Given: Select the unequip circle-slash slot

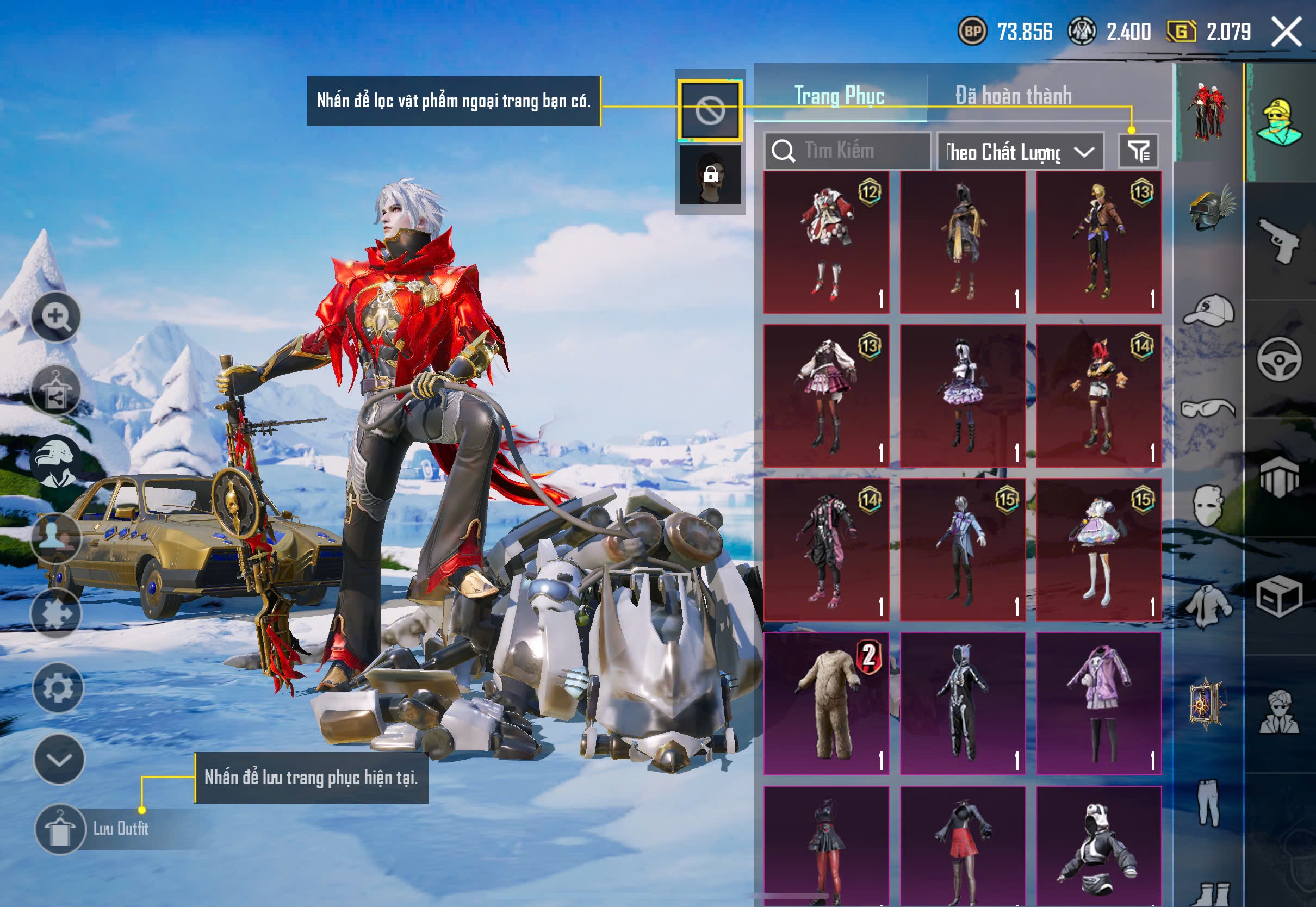Looking at the screenshot, I should 710,110.
